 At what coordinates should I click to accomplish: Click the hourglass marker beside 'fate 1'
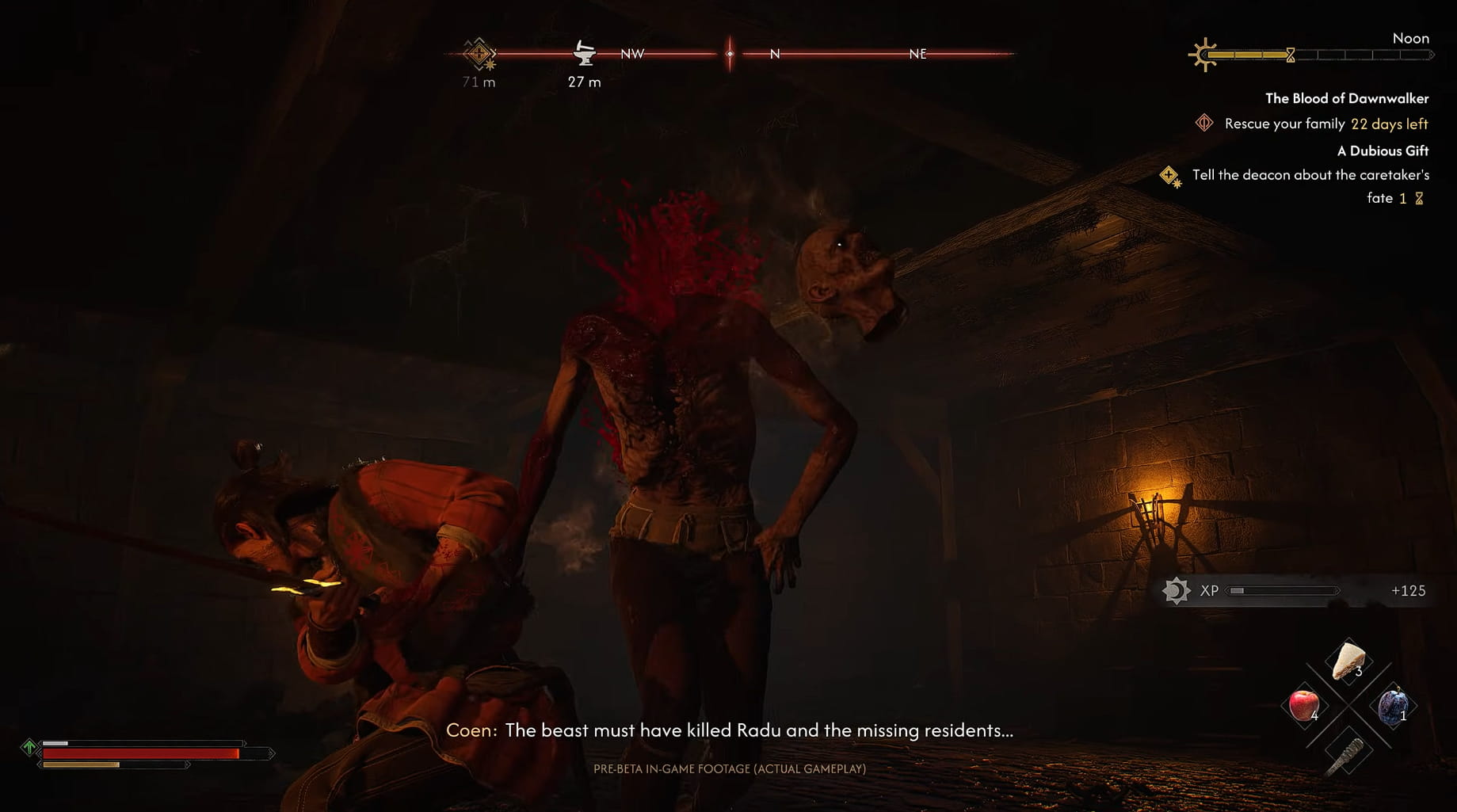click(1420, 198)
